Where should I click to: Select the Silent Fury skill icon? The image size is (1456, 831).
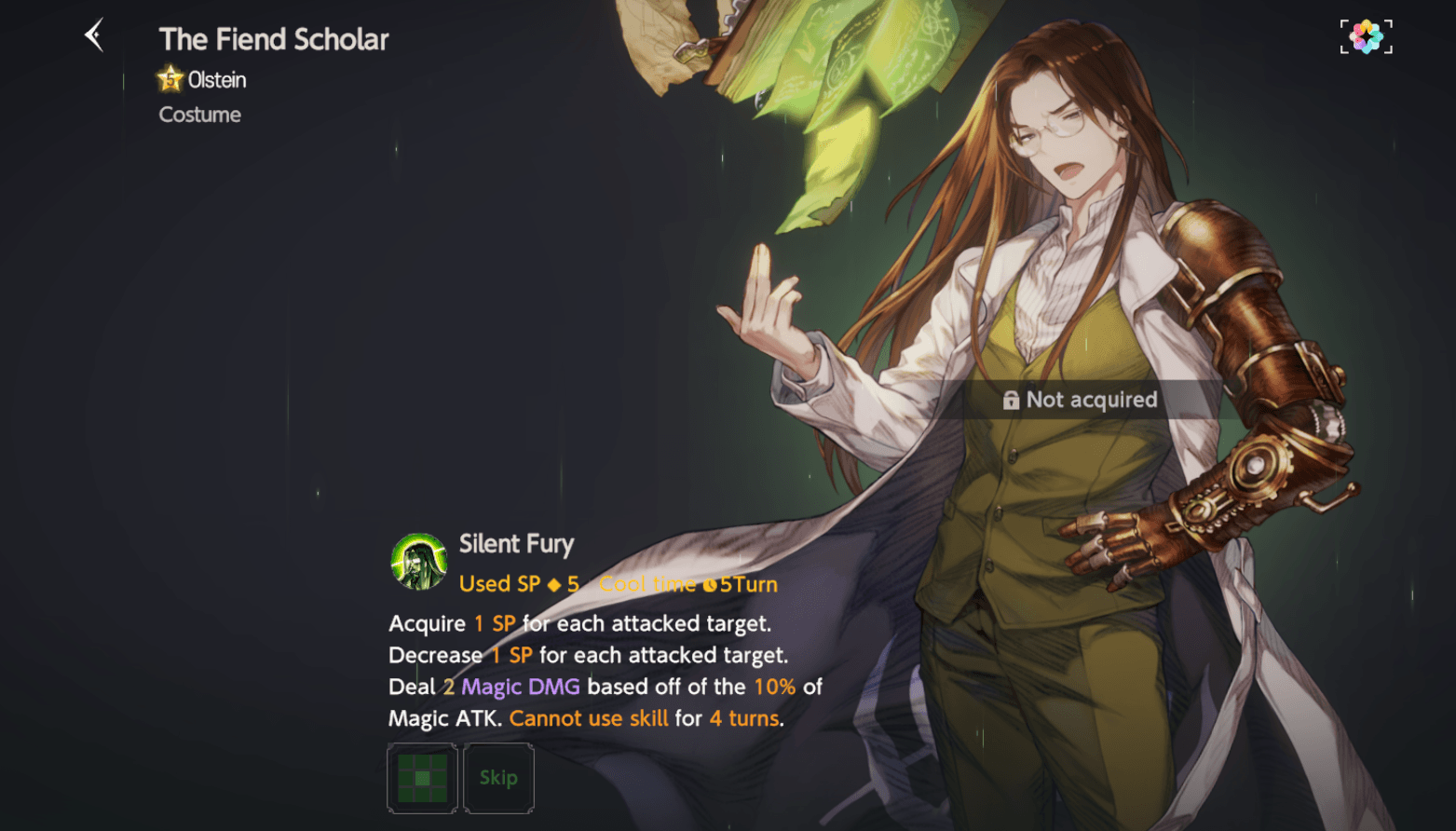tap(419, 561)
